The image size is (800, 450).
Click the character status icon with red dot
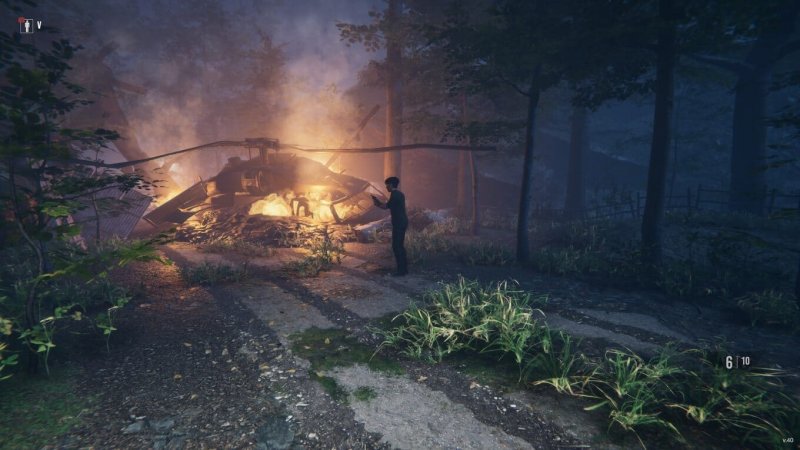[26, 25]
